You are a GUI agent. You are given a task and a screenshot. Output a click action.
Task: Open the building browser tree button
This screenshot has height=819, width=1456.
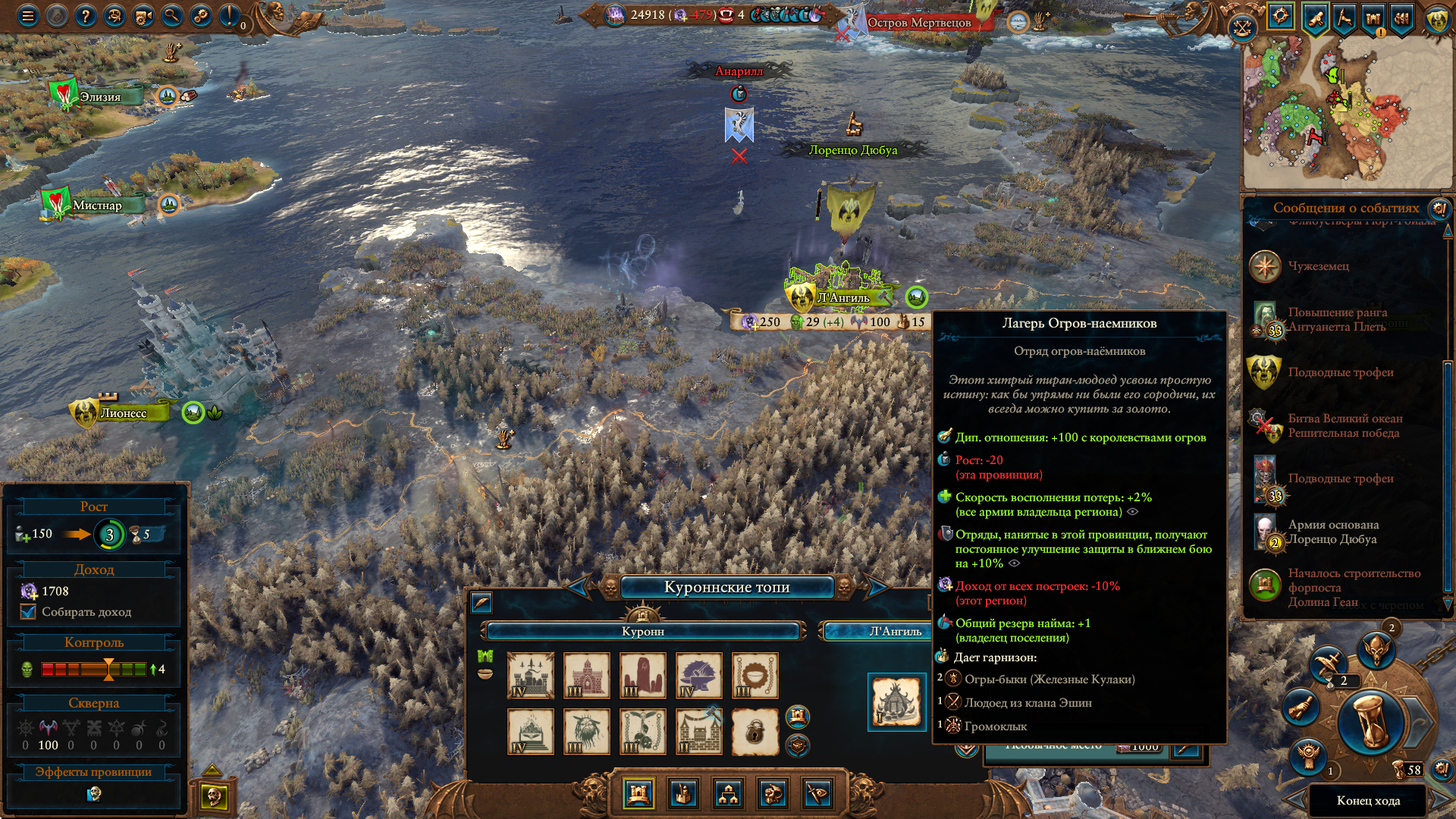click(x=728, y=794)
